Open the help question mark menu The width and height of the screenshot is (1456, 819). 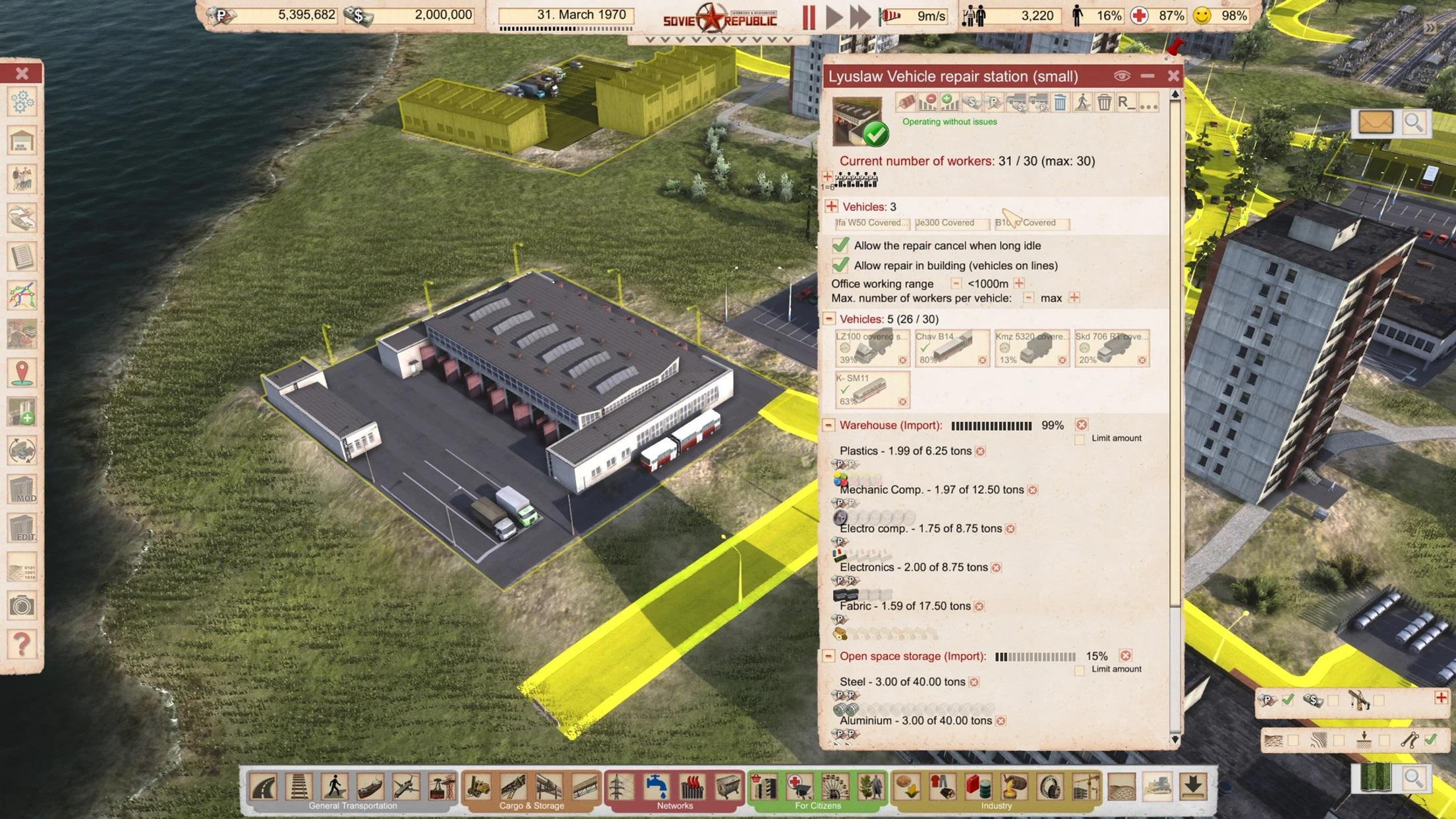pyautogui.click(x=22, y=644)
